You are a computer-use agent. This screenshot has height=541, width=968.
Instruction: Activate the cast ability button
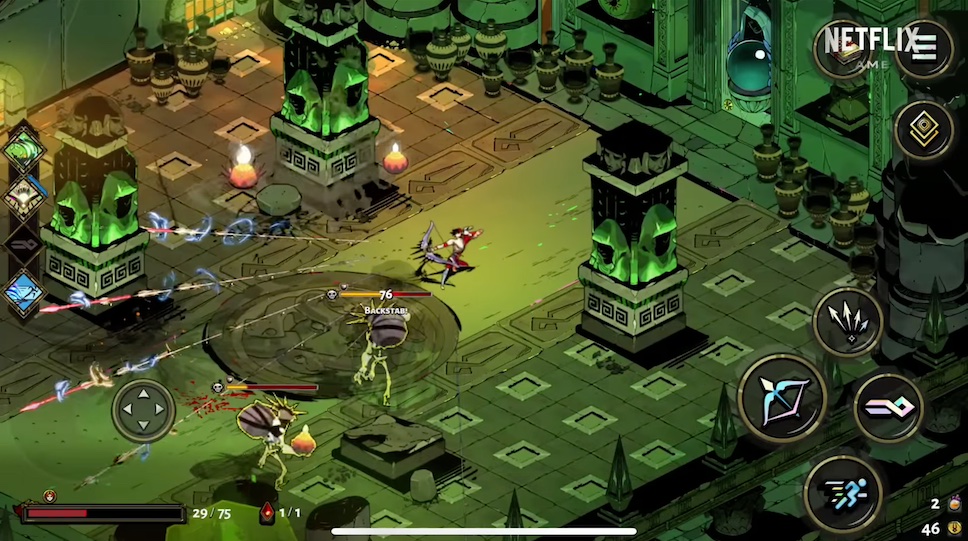(888, 408)
